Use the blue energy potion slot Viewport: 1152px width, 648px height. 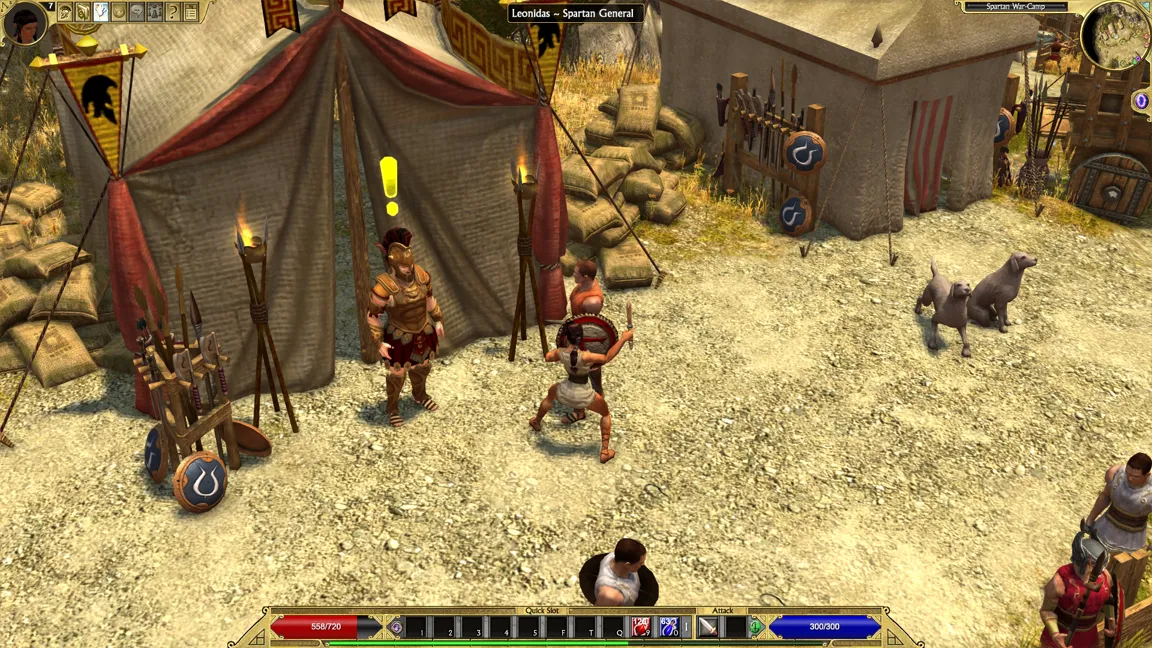pyautogui.click(x=668, y=627)
